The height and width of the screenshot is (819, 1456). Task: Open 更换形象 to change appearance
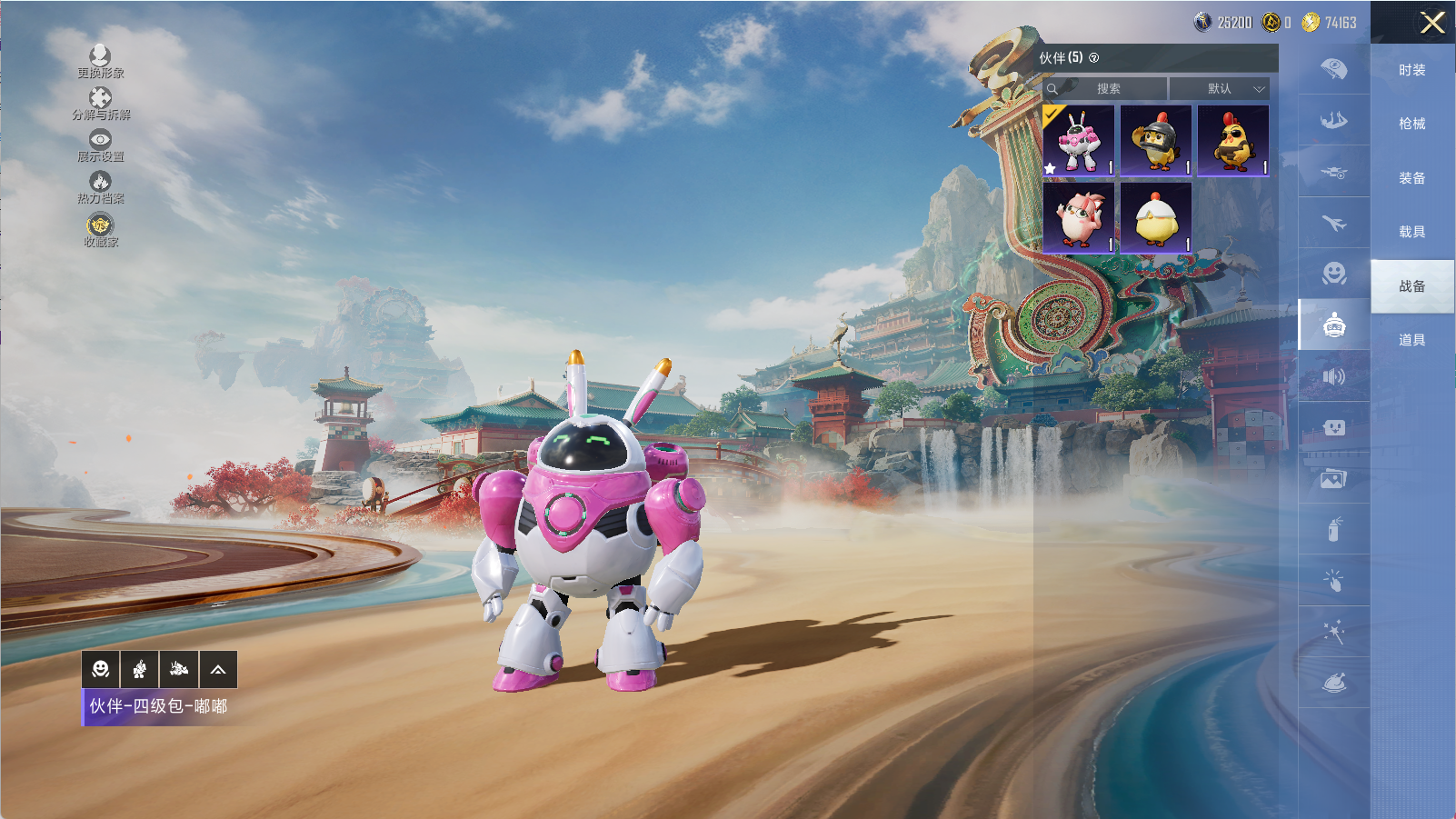tap(100, 62)
